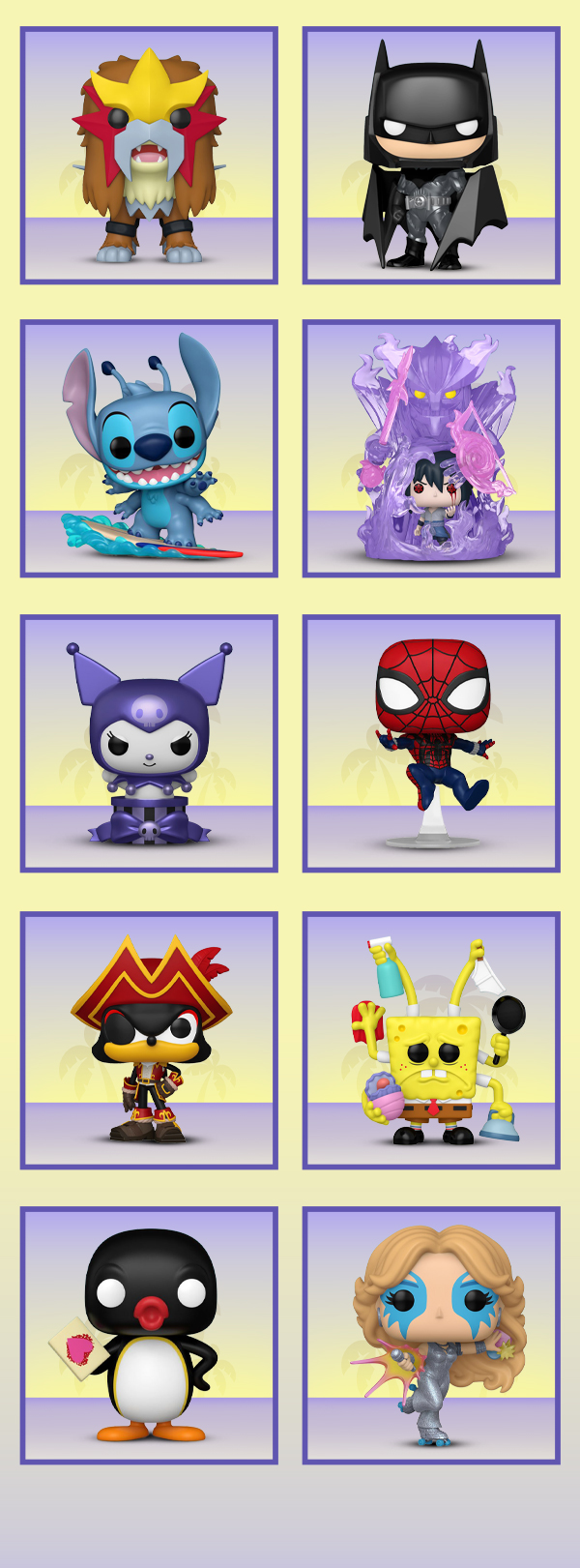The width and height of the screenshot is (580, 1568).
Task: Open the Batman figure tile
Action: pos(431,156)
